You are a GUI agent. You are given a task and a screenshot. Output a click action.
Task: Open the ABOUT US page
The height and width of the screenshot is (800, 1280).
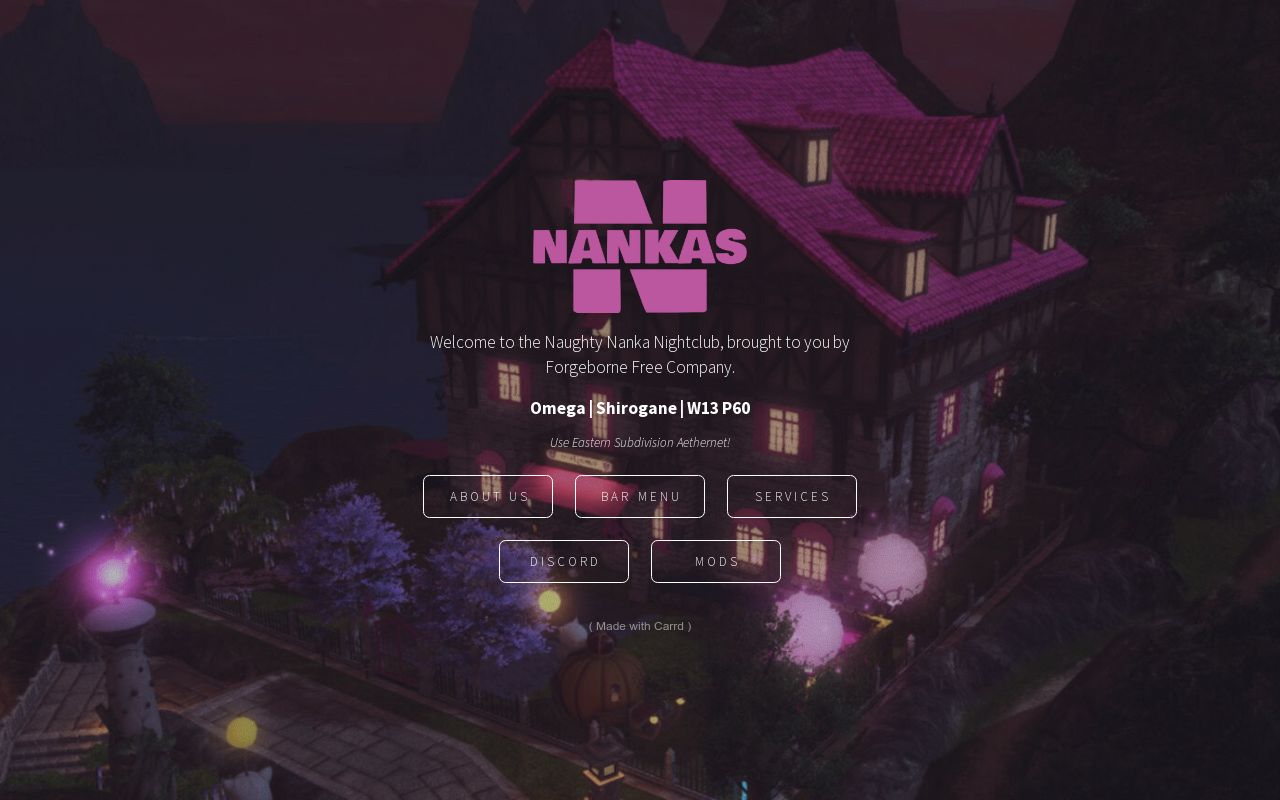[x=488, y=496]
